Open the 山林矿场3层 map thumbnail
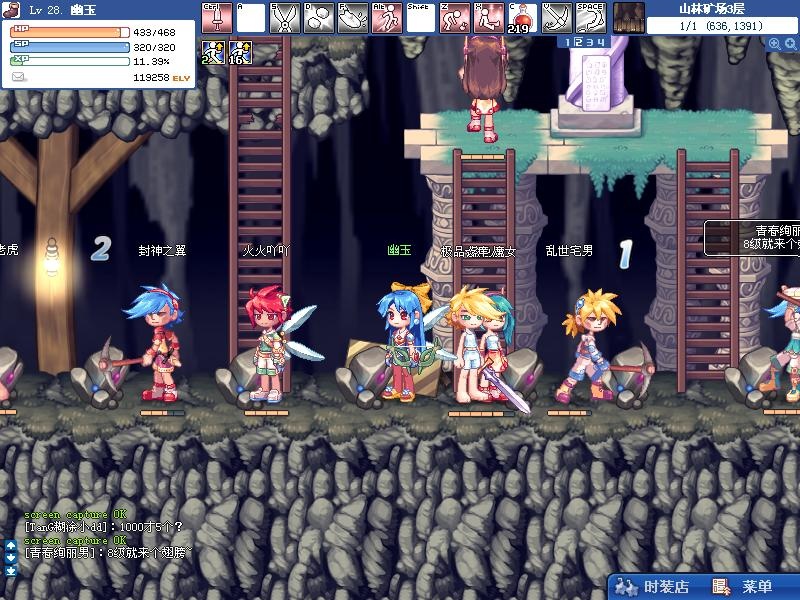Image resolution: width=800 pixels, height=600 pixels. (x=628, y=17)
